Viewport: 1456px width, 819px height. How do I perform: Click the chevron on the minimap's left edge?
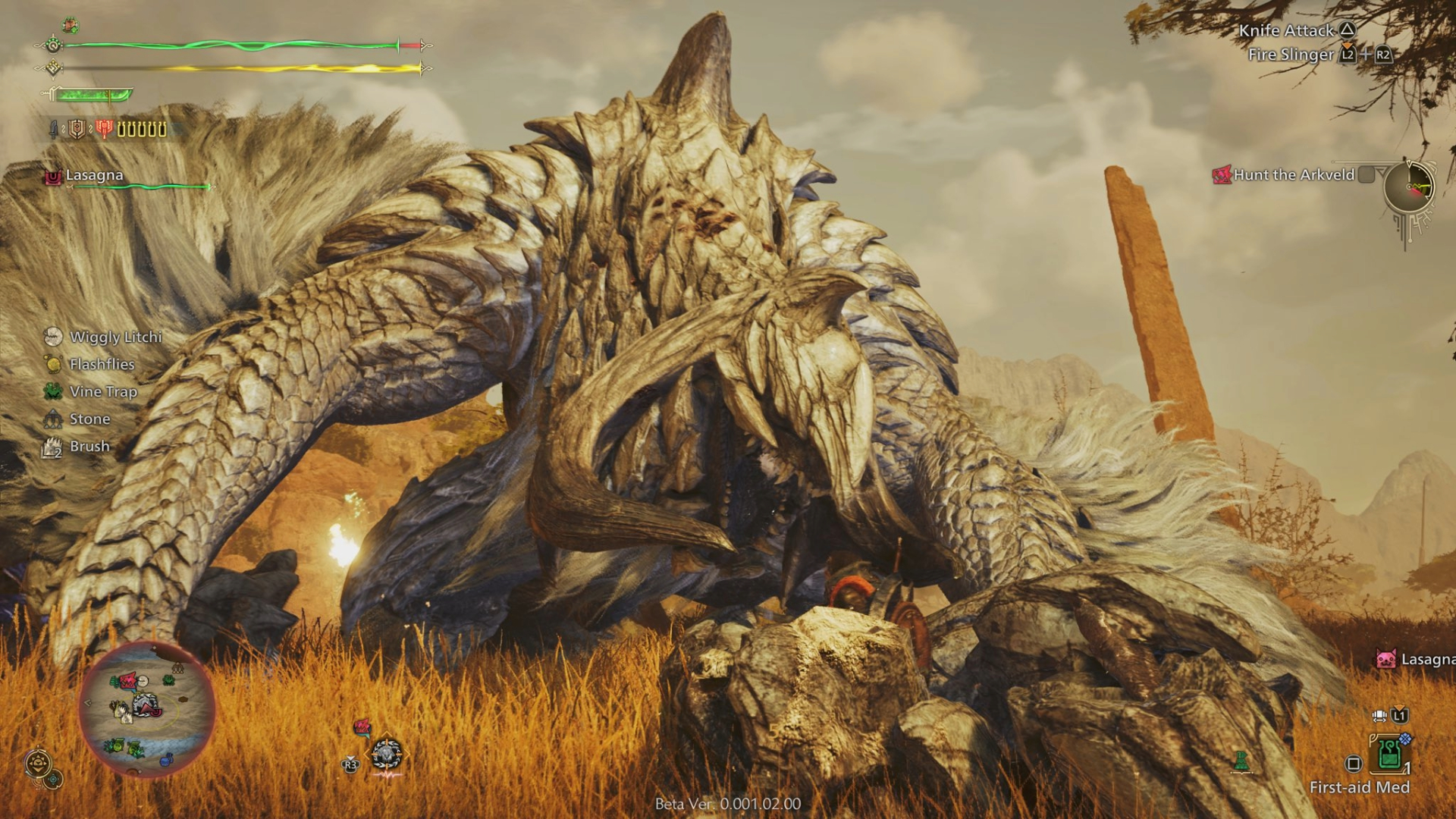(x=87, y=703)
